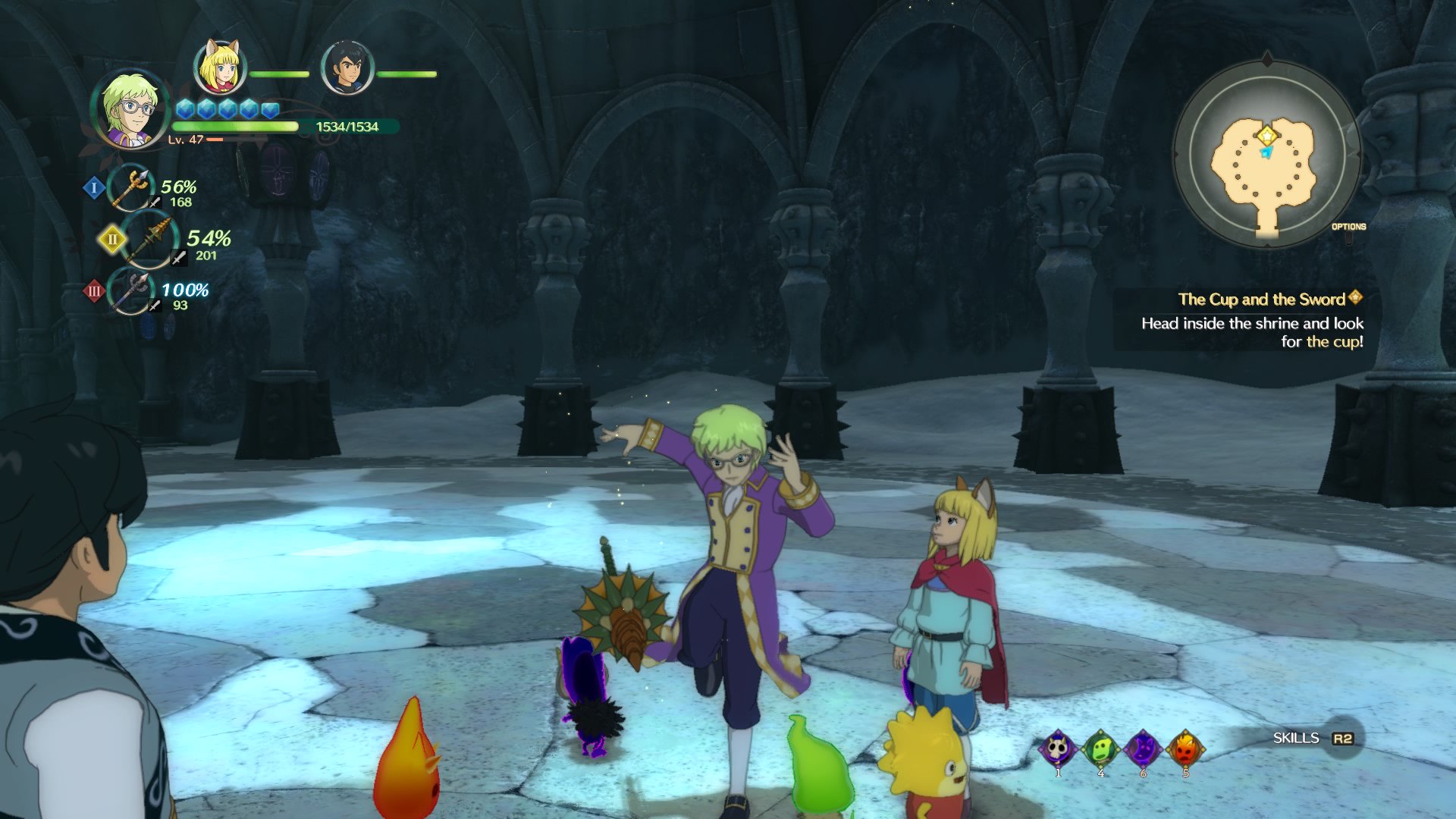Use the green leaf higgledy skill

[x=1101, y=749]
